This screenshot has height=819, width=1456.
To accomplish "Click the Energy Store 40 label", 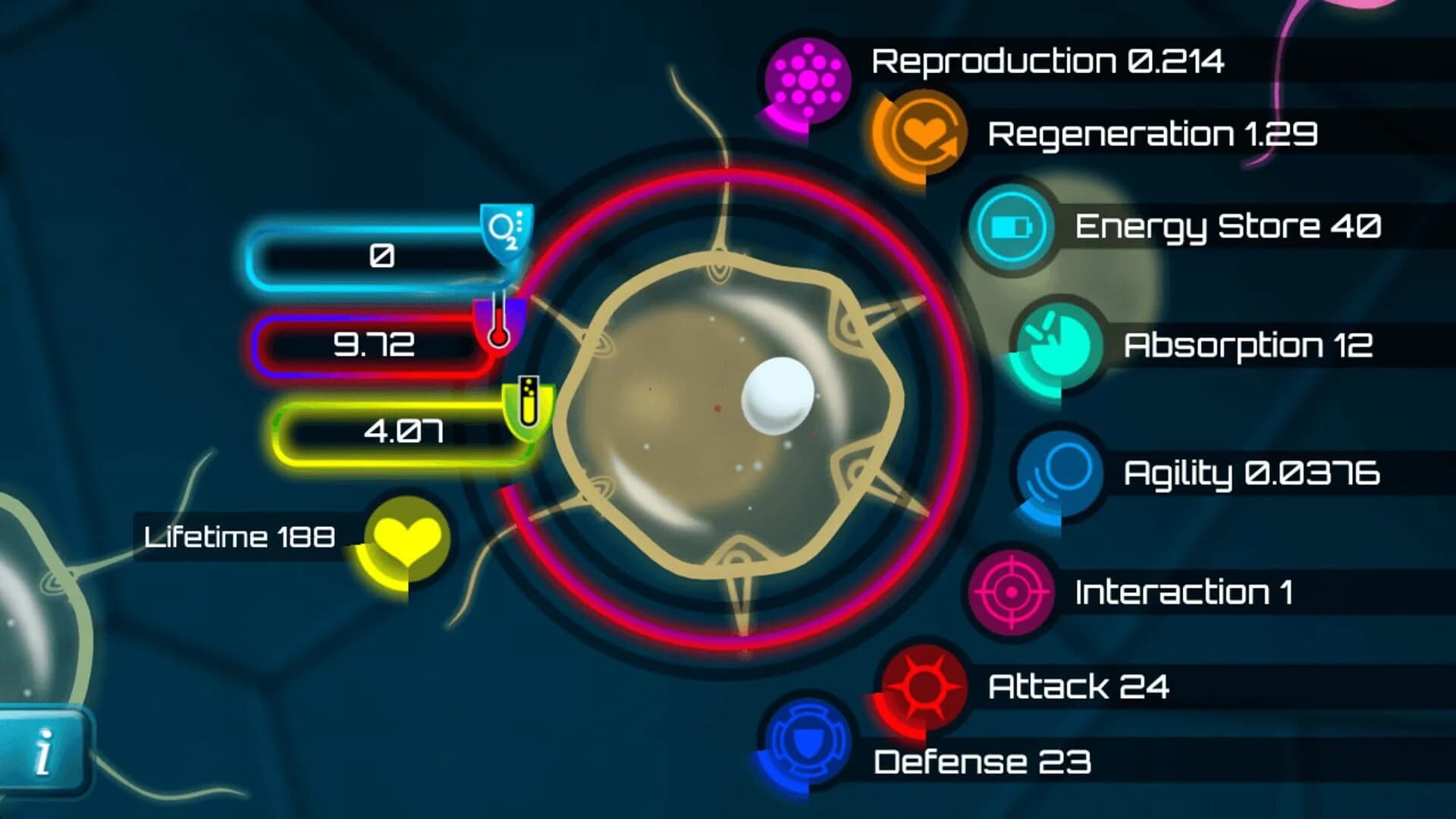I will [1228, 225].
